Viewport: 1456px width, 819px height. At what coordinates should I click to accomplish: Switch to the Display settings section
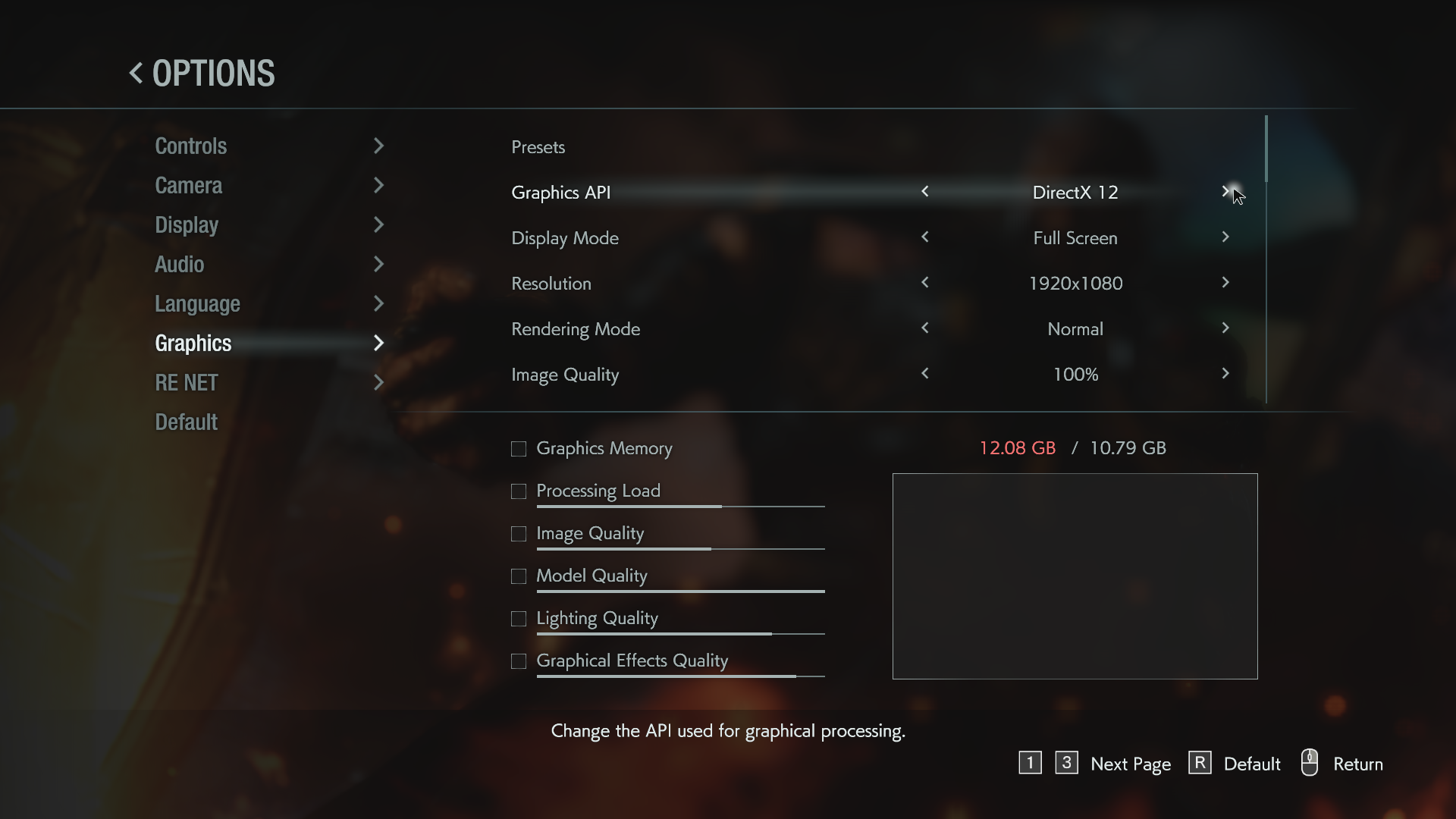pos(187,225)
